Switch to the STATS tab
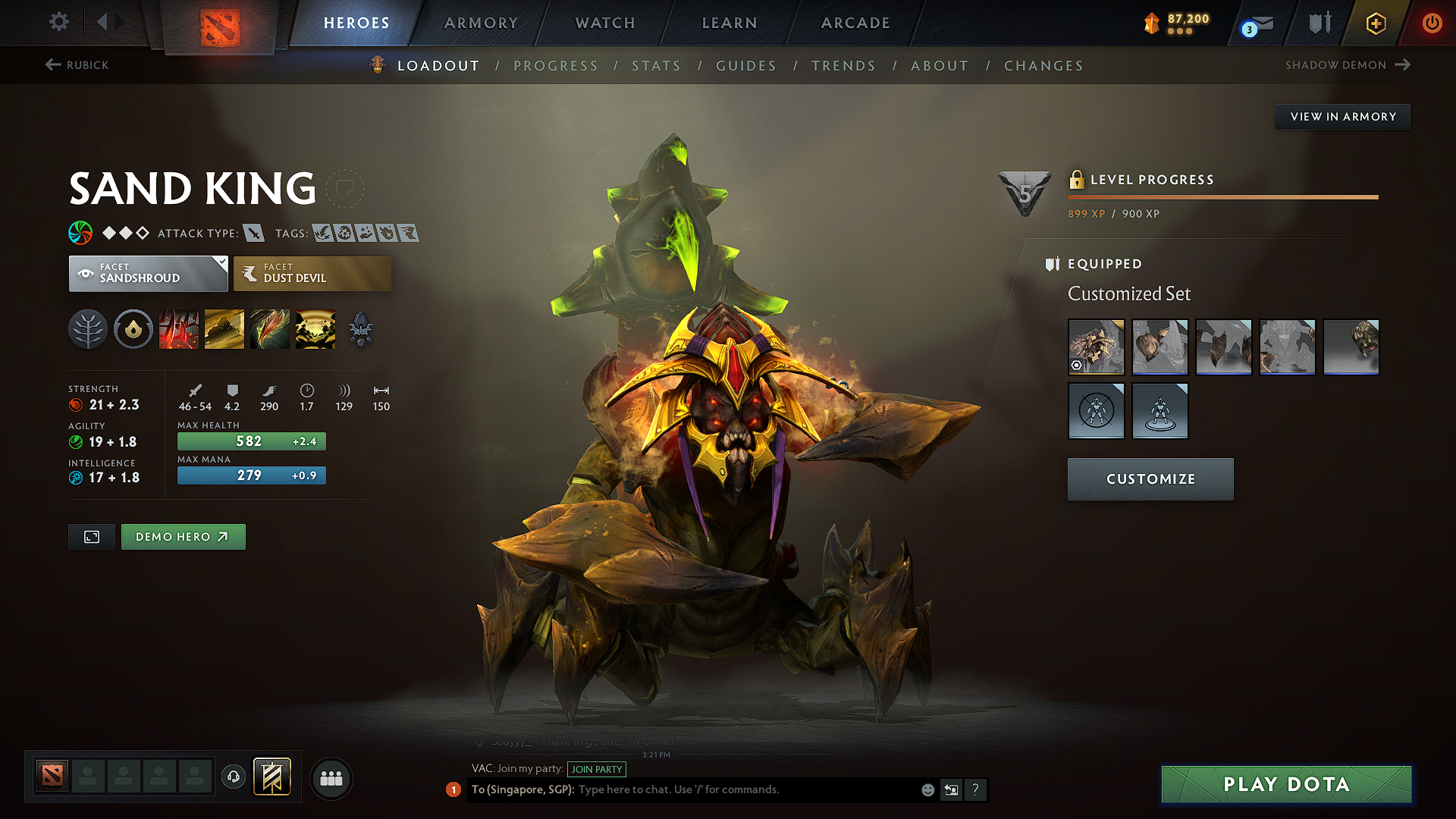1456x819 pixels. (657, 66)
